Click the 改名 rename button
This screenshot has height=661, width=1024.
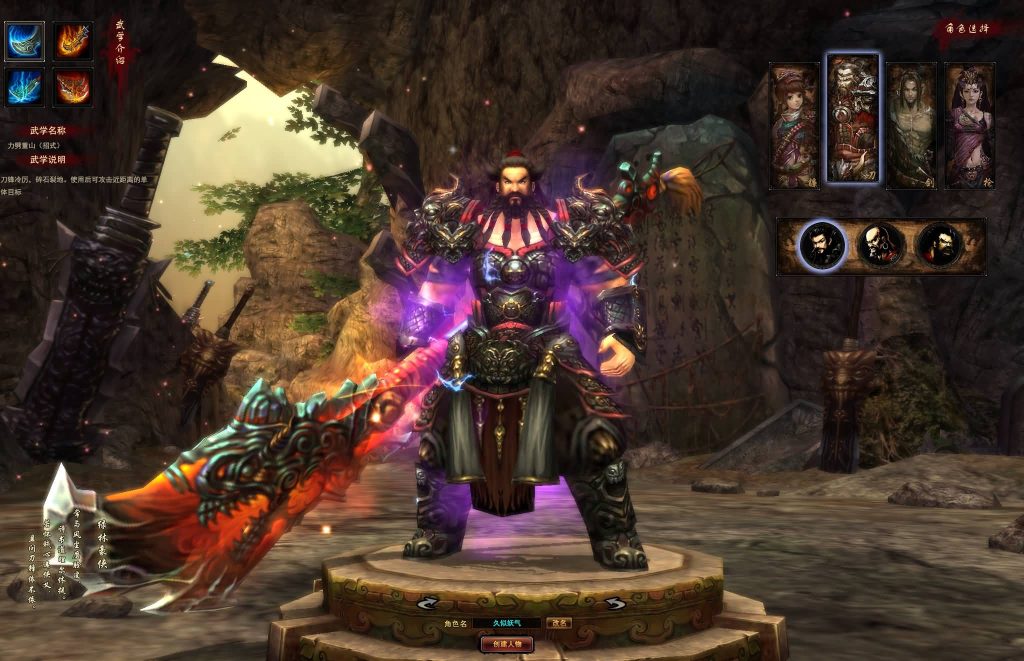coord(561,622)
